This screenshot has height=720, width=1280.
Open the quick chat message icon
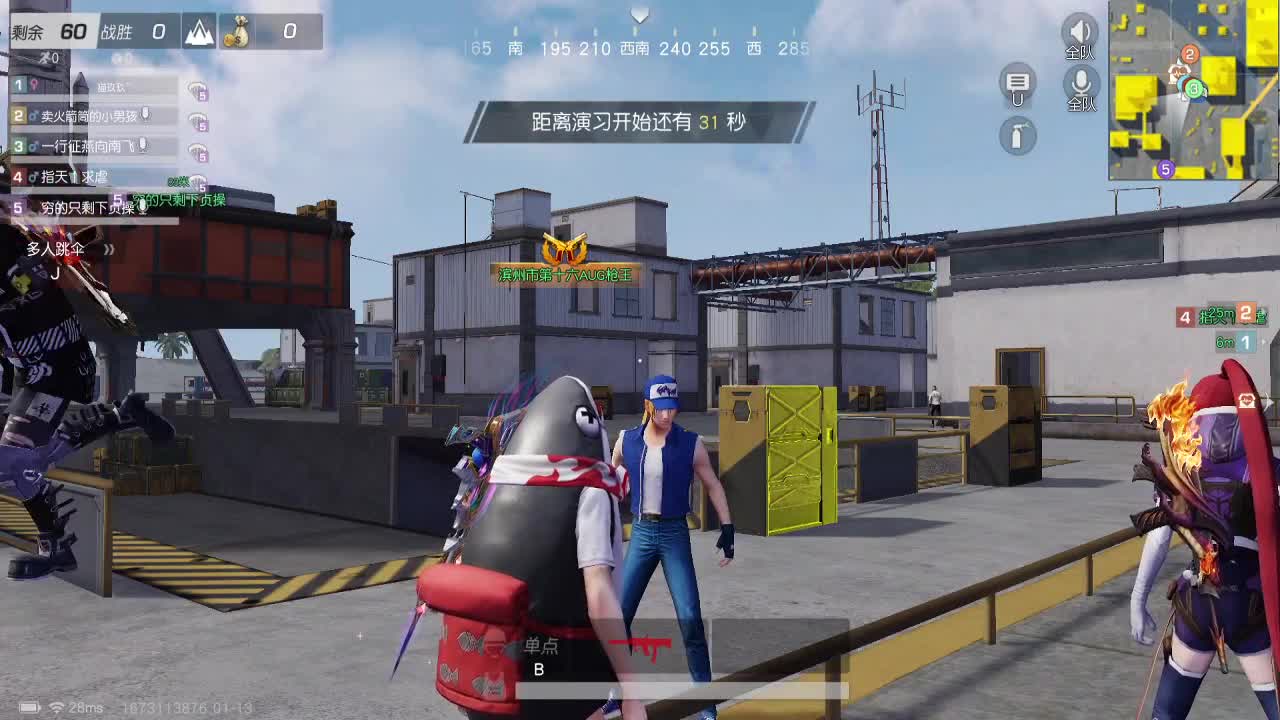tap(1016, 87)
